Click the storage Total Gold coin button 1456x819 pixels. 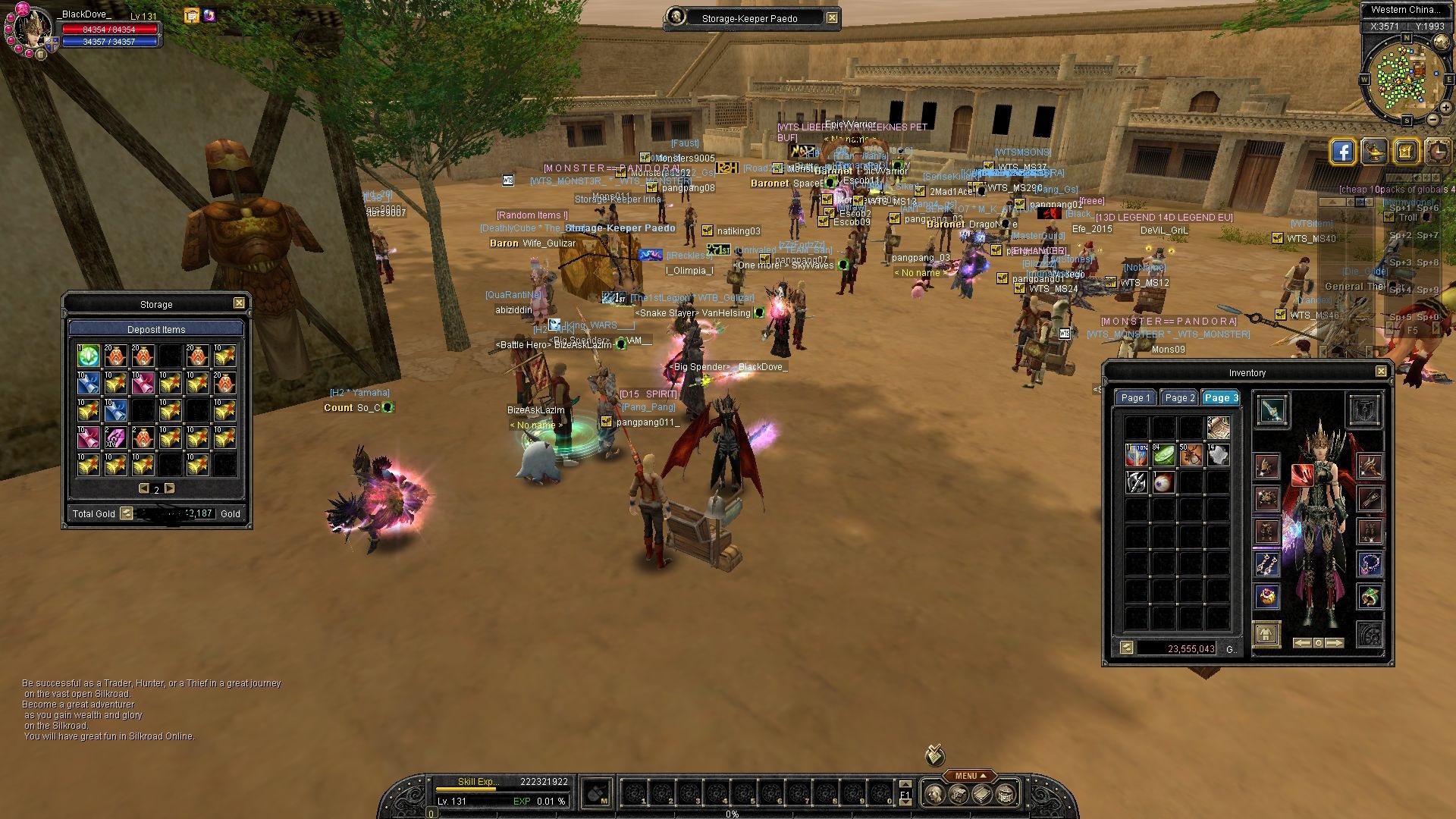127,514
